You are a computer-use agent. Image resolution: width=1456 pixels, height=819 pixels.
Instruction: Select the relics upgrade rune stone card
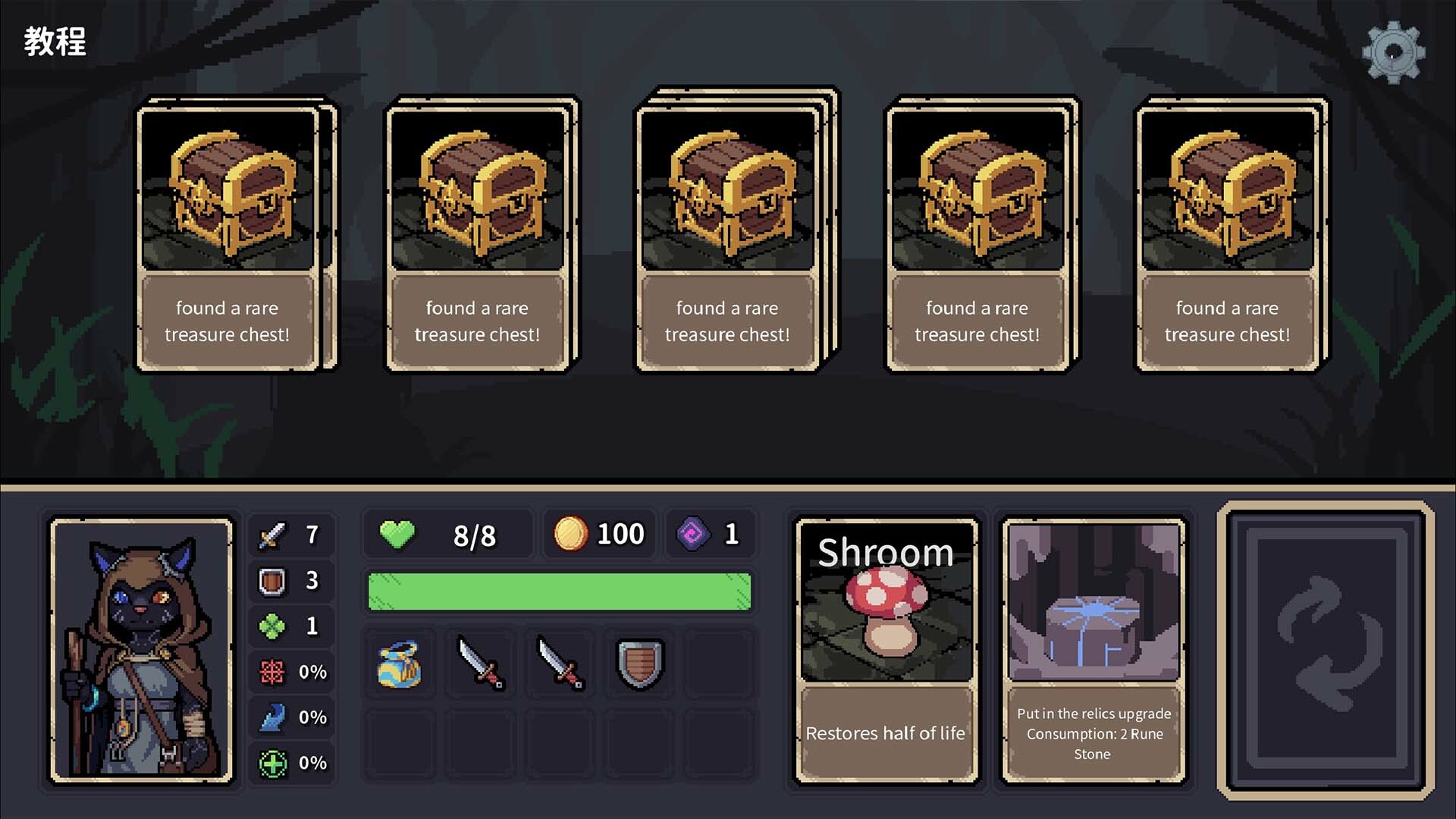[x=1093, y=645]
